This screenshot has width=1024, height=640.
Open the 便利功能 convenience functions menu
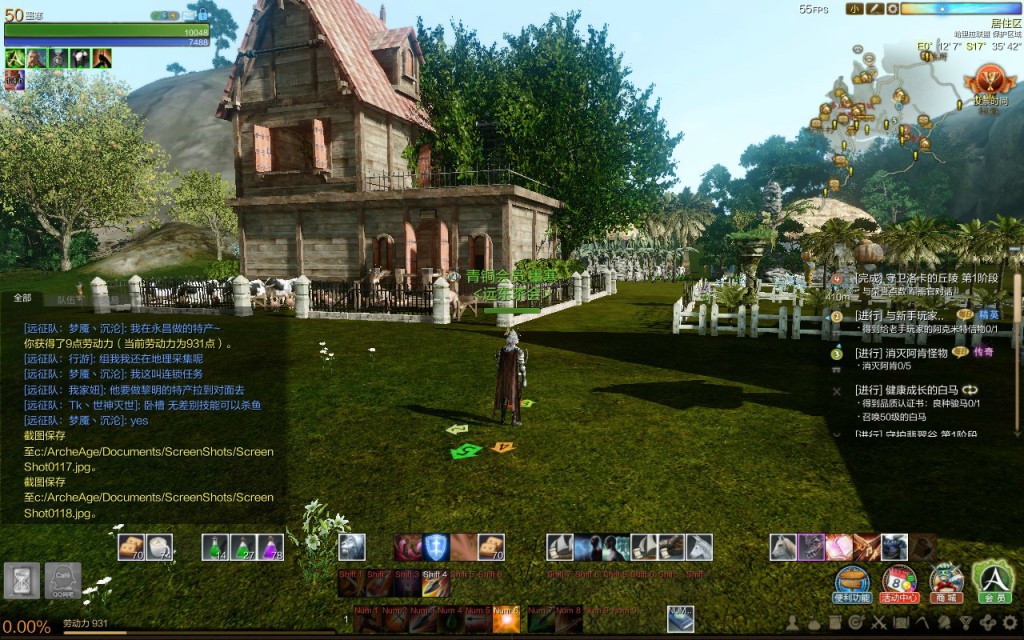[x=852, y=580]
